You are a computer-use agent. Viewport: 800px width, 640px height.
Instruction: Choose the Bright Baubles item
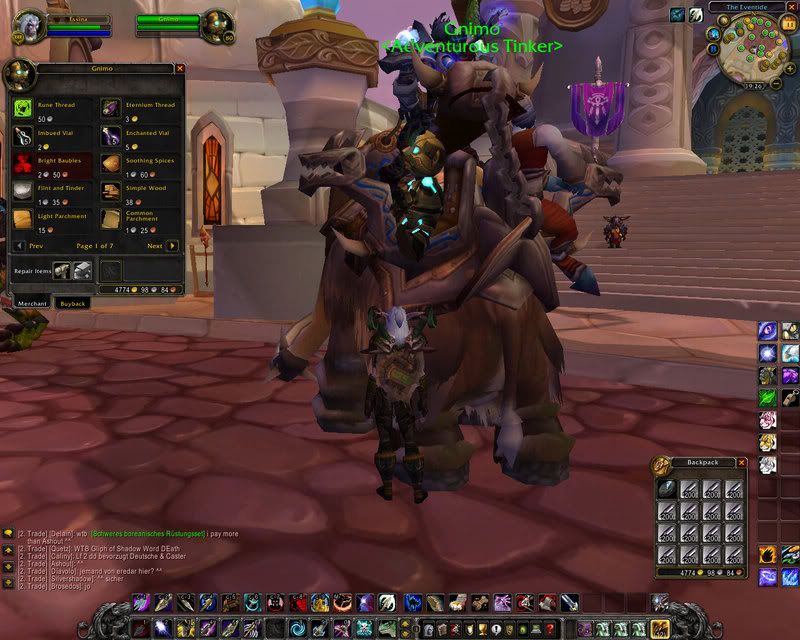23,163
